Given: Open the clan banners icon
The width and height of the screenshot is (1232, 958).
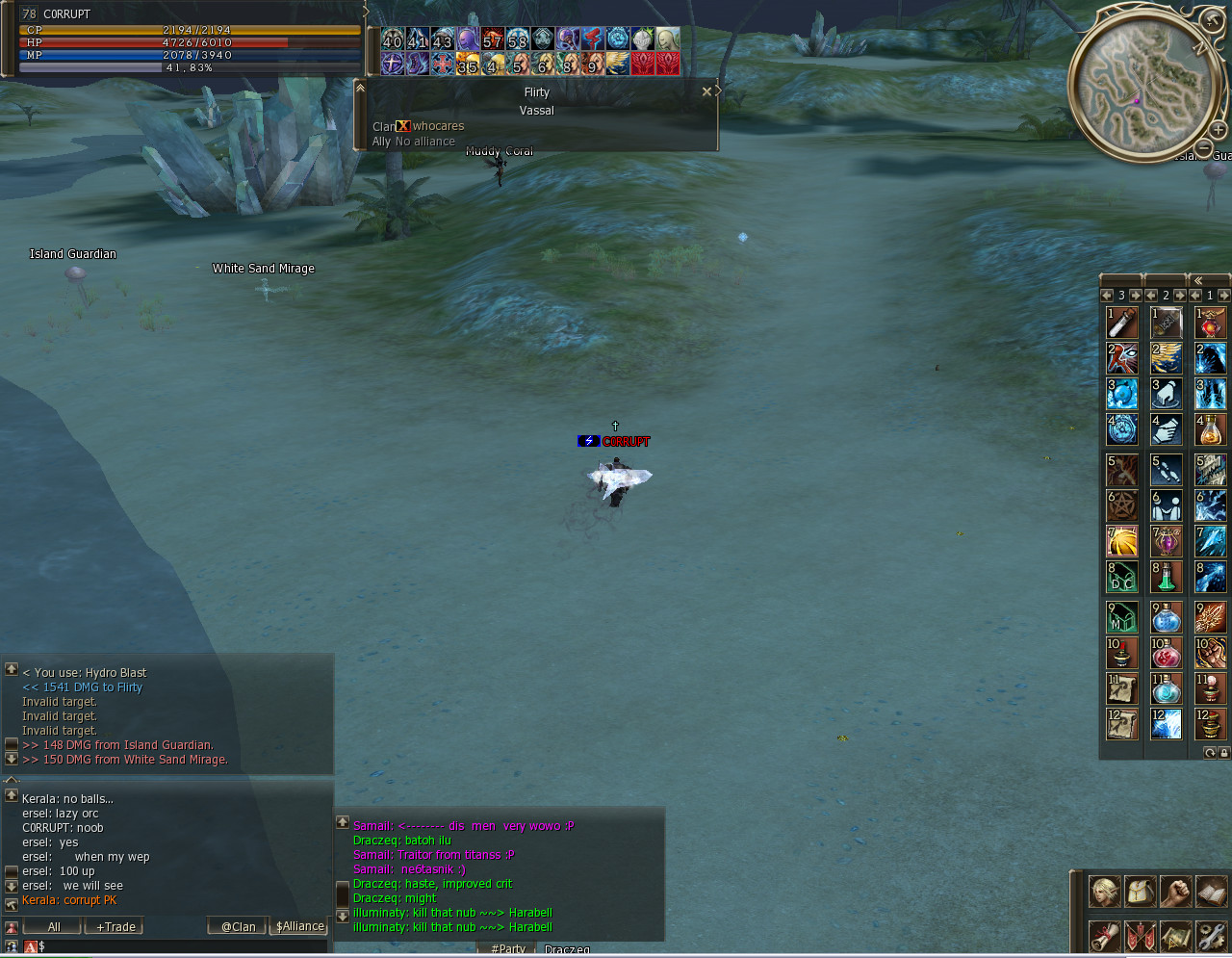Looking at the screenshot, I should pos(1141,935).
